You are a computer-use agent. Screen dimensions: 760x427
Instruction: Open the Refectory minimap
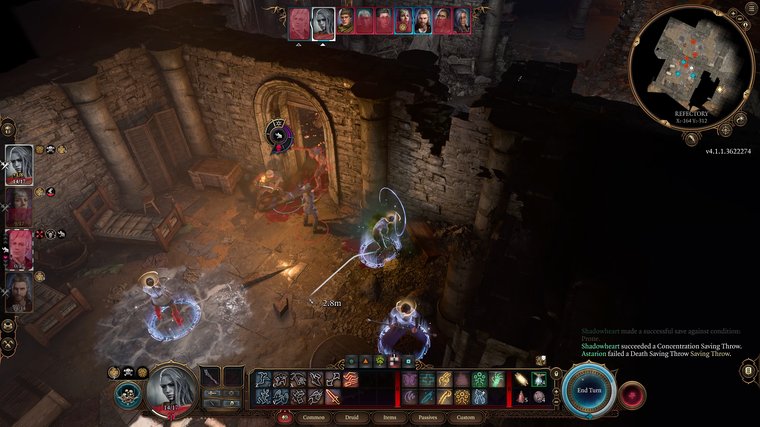pyautogui.click(x=691, y=65)
